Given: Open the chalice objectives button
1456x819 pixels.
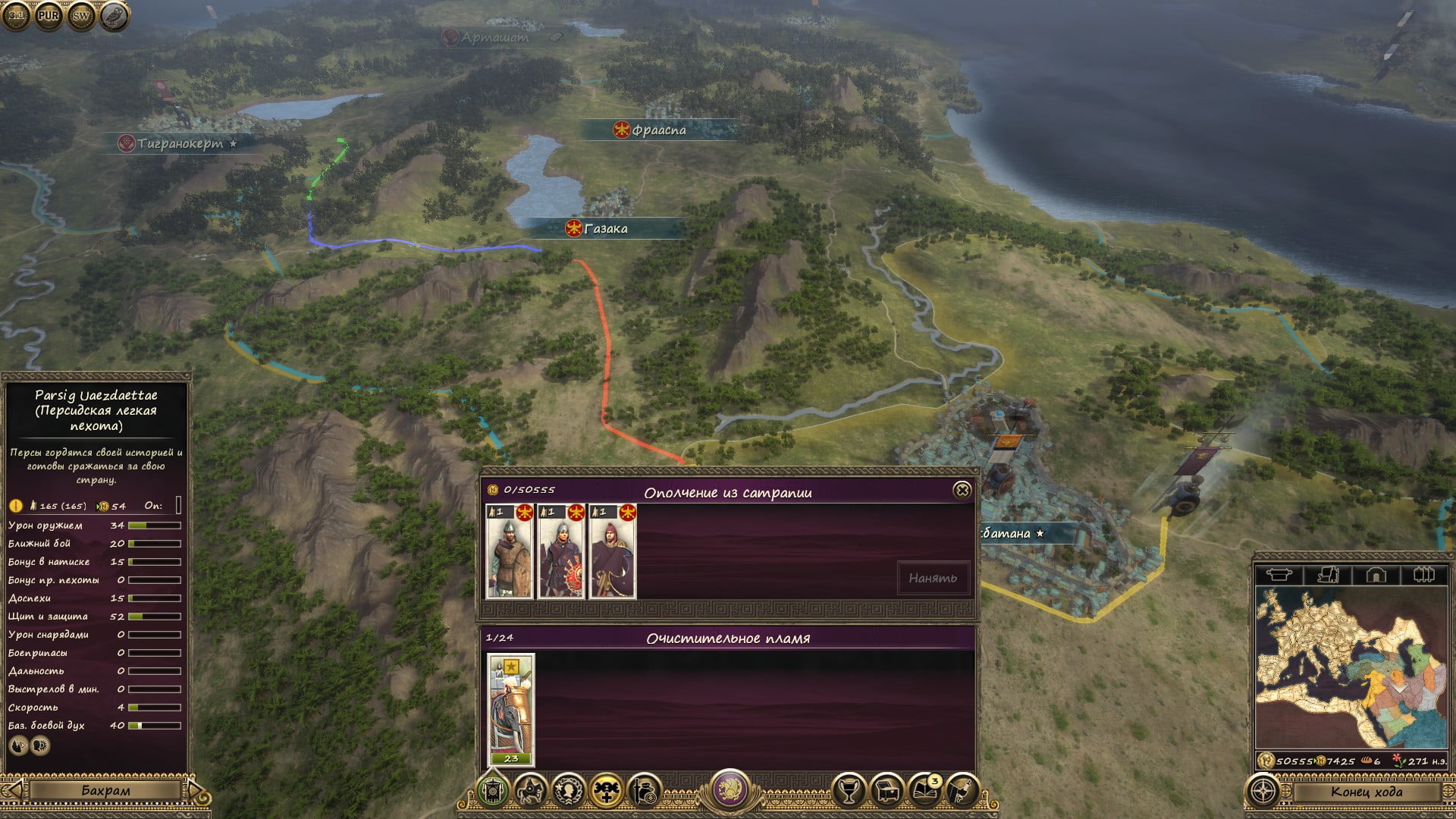Looking at the screenshot, I should point(849,792).
